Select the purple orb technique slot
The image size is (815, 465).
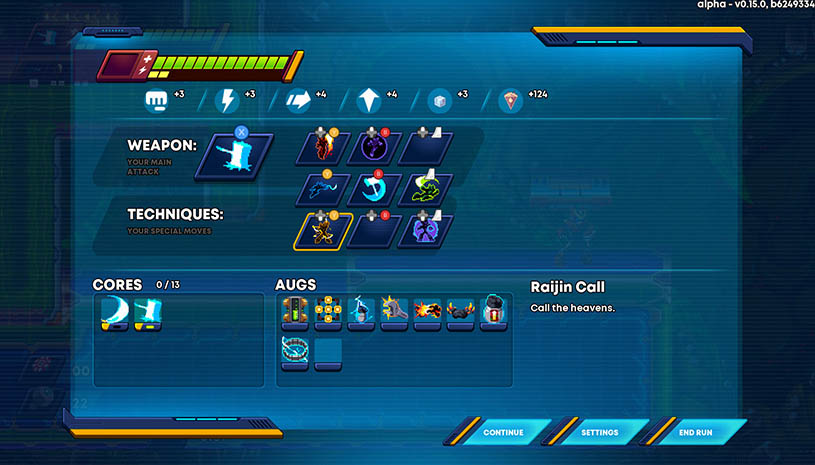[x=374, y=148]
